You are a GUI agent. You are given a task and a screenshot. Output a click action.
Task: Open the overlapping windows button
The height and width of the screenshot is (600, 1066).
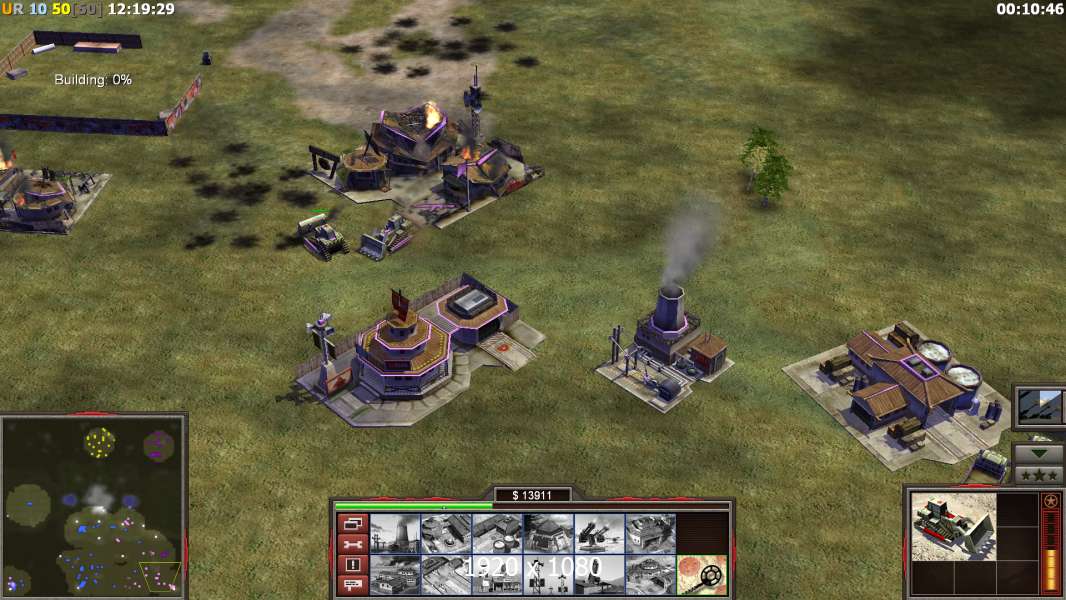[x=352, y=523]
